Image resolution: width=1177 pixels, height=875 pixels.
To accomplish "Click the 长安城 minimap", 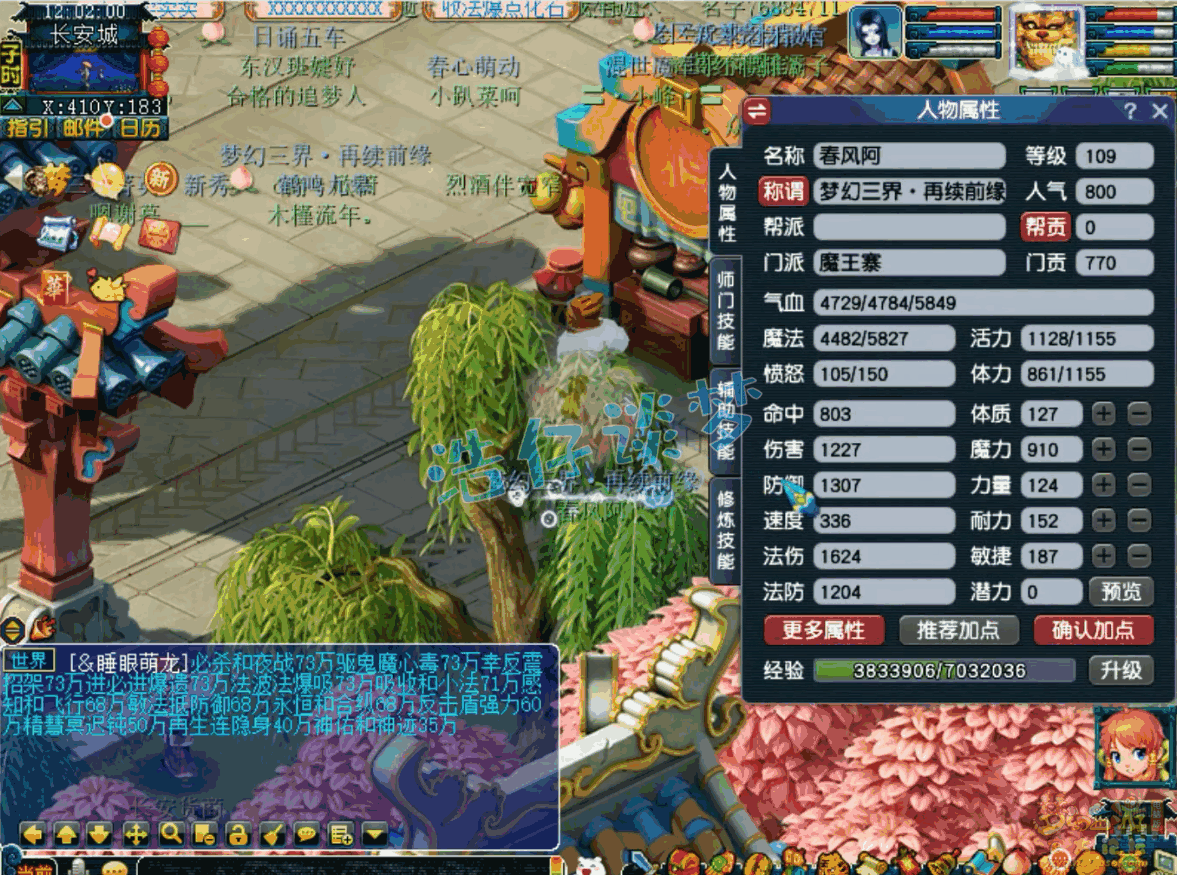I will pyautogui.click(x=85, y=62).
